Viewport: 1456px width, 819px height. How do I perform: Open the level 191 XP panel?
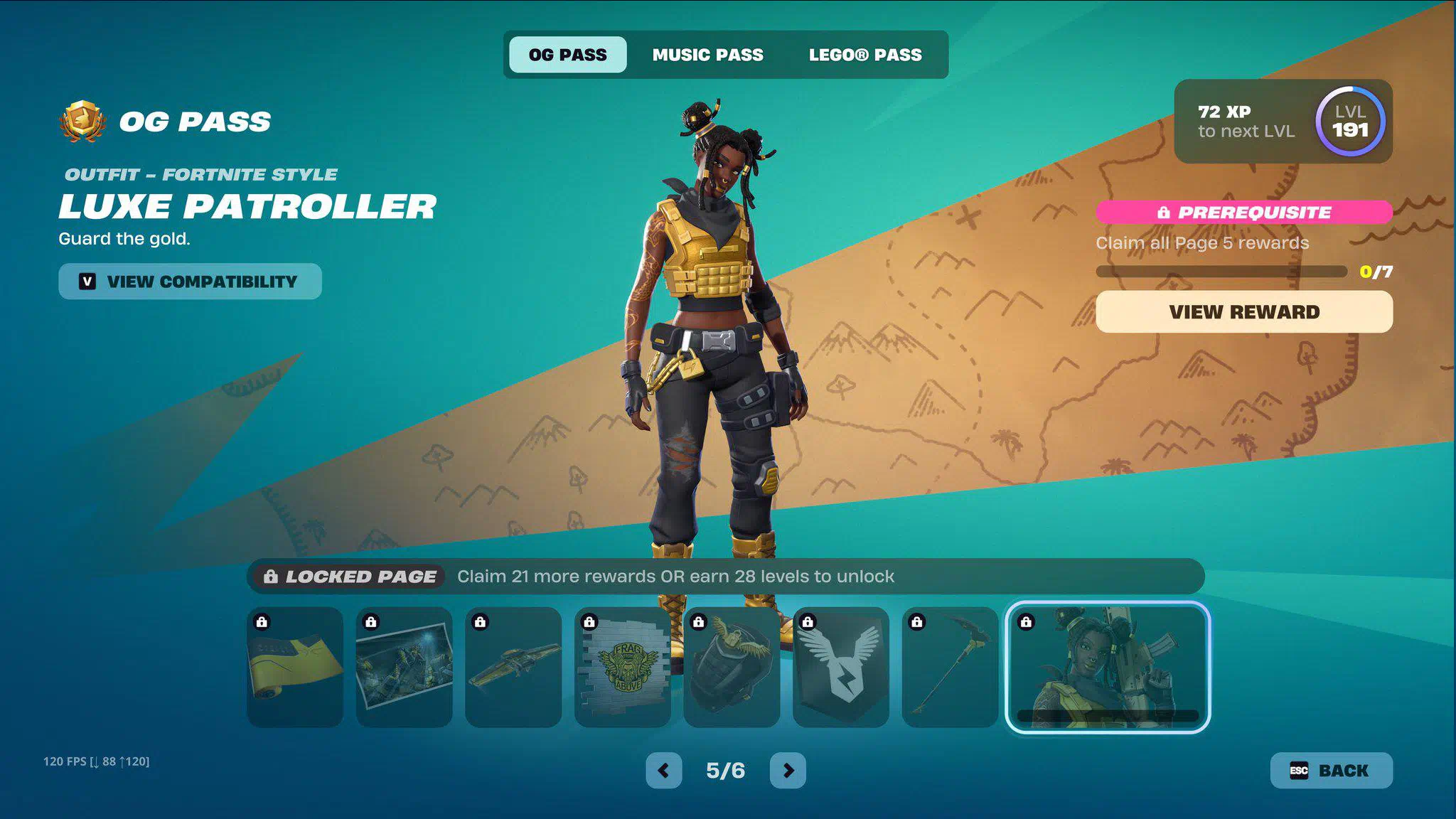point(1283,122)
